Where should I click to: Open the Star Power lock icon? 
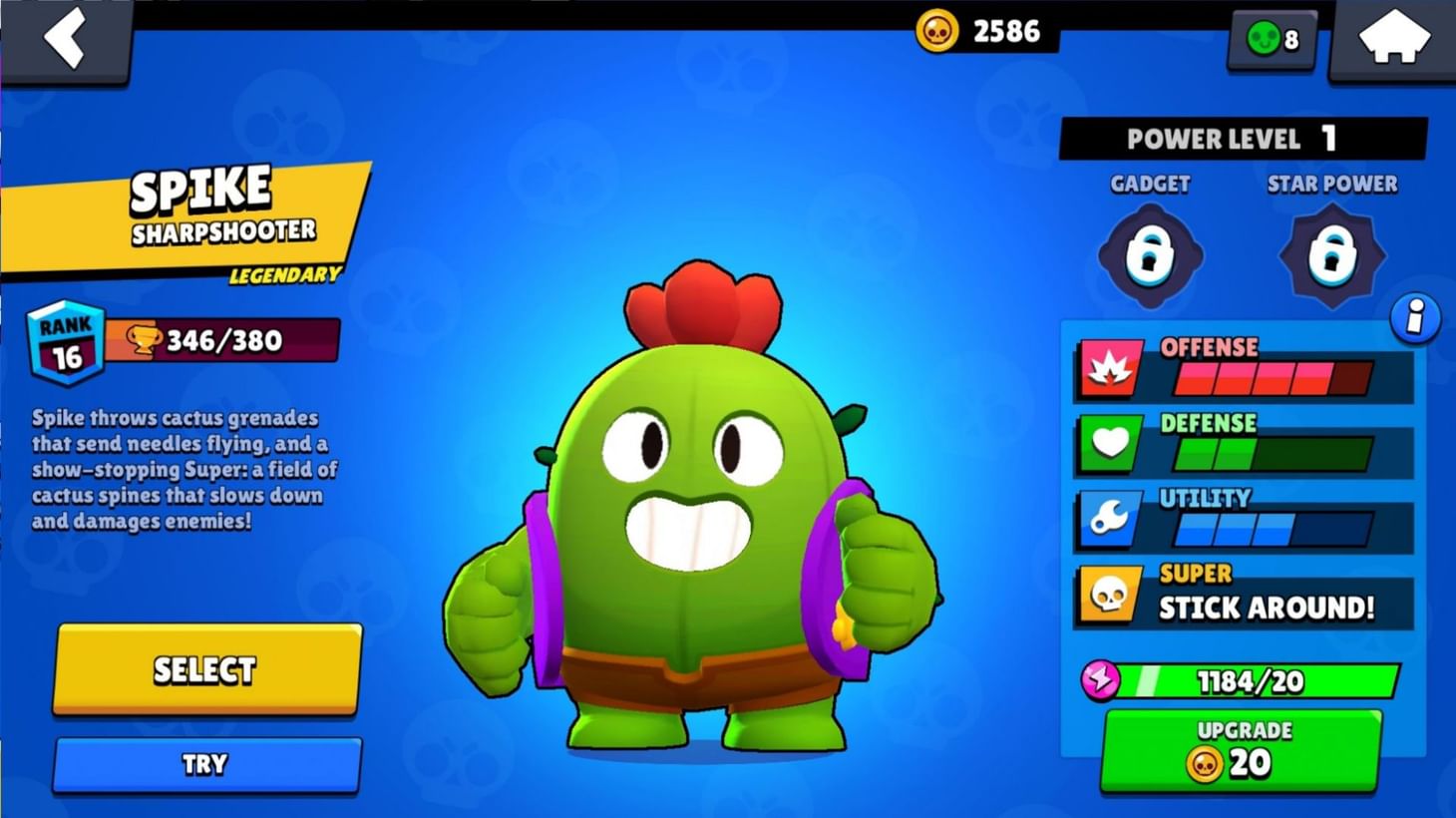coord(1332,254)
